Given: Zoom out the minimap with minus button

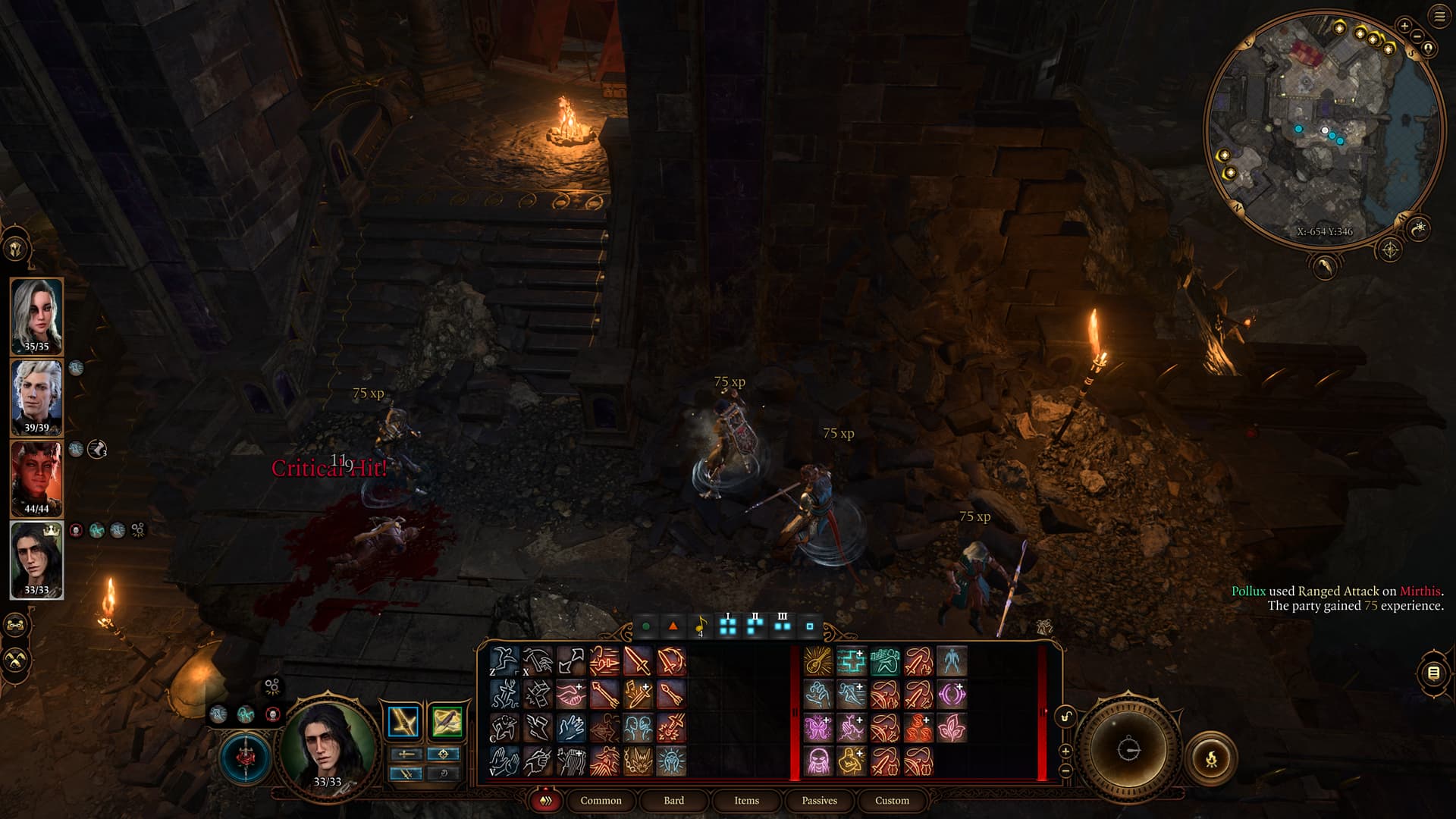Looking at the screenshot, I should click(1417, 36).
